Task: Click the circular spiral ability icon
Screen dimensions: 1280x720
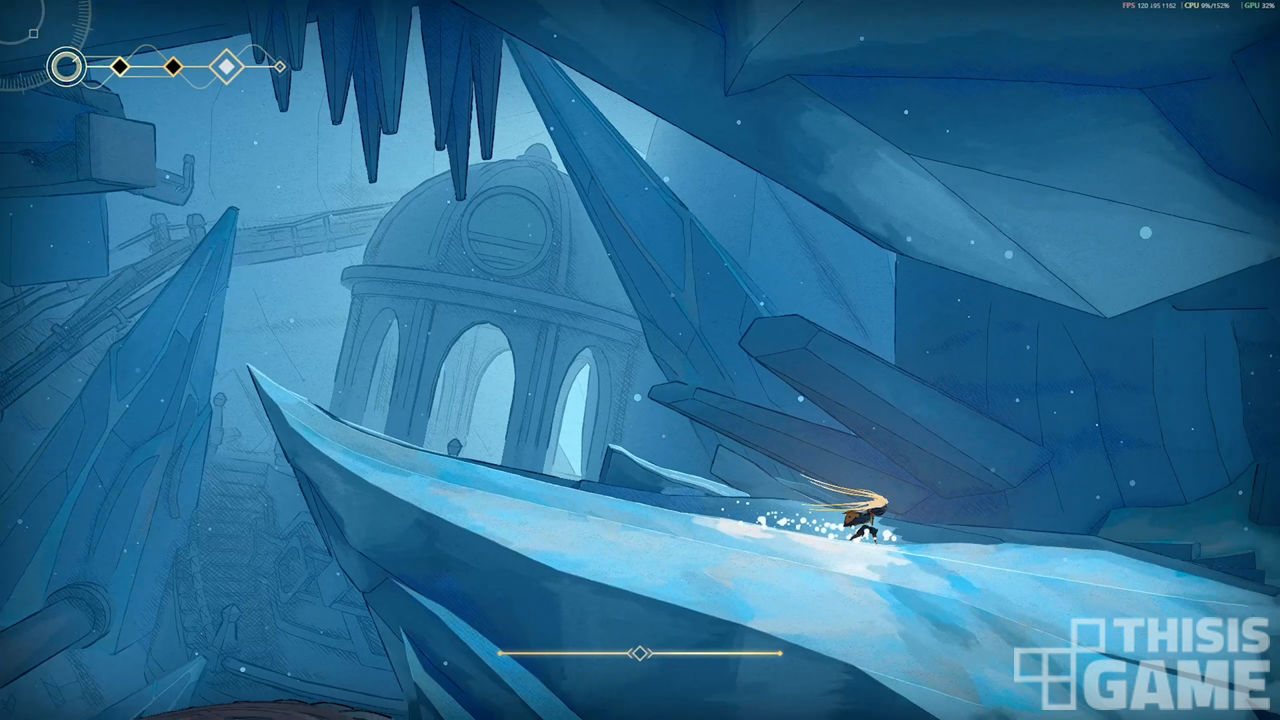Action: point(66,67)
